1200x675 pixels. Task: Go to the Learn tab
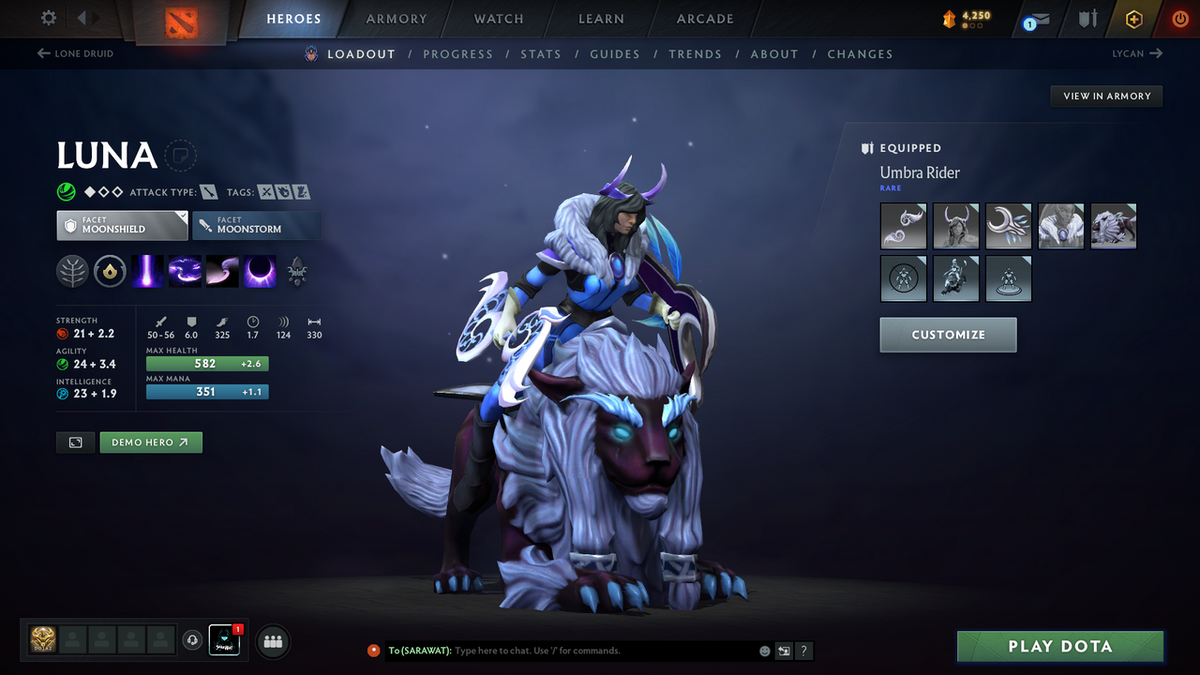coord(601,19)
